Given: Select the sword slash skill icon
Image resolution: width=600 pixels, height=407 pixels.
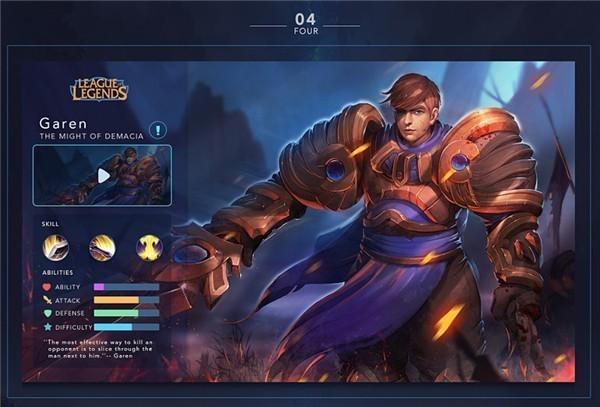Looking at the screenshot, I should coord(55,247).
